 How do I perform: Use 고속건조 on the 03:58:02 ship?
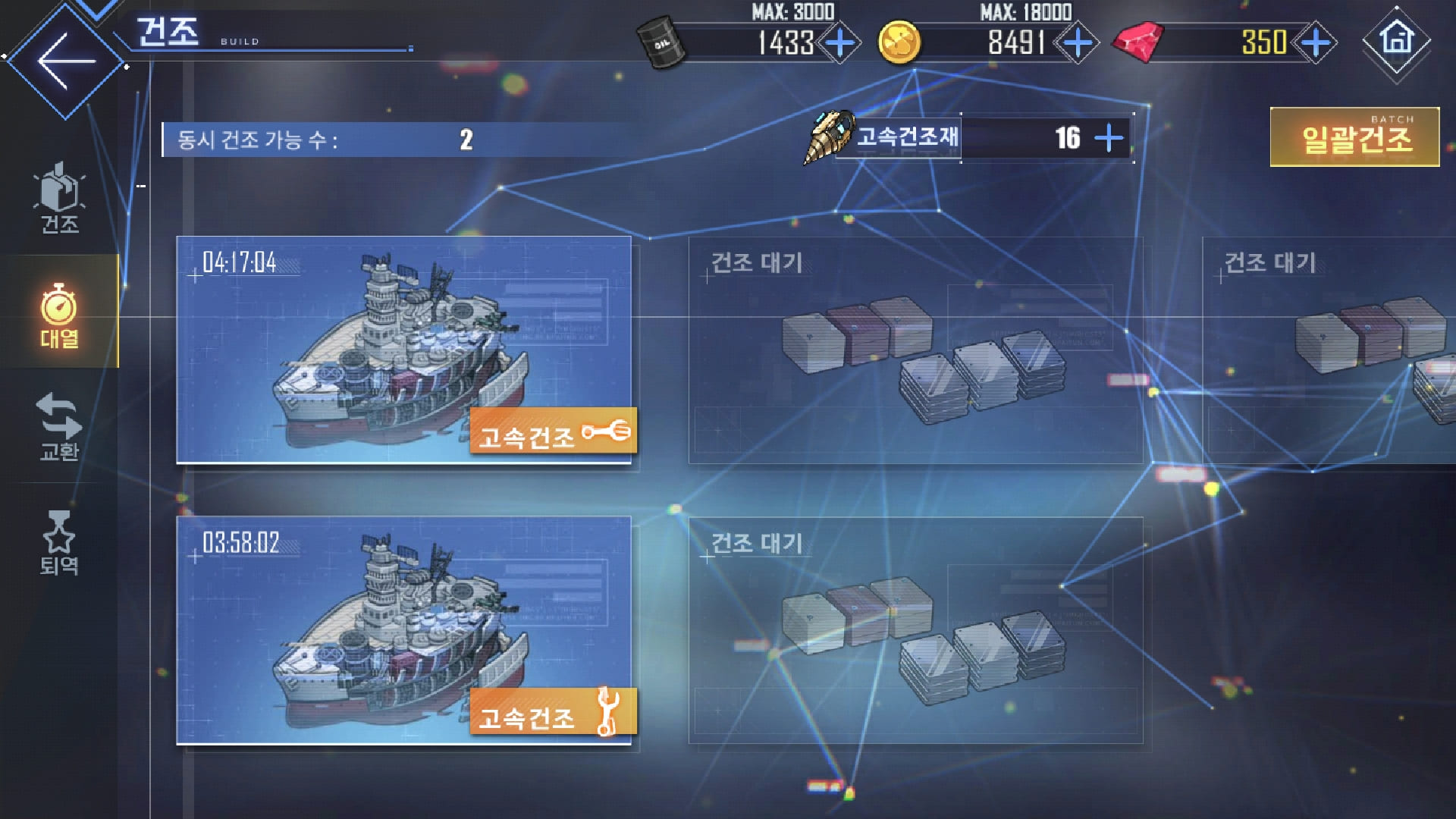coord(553,713)
